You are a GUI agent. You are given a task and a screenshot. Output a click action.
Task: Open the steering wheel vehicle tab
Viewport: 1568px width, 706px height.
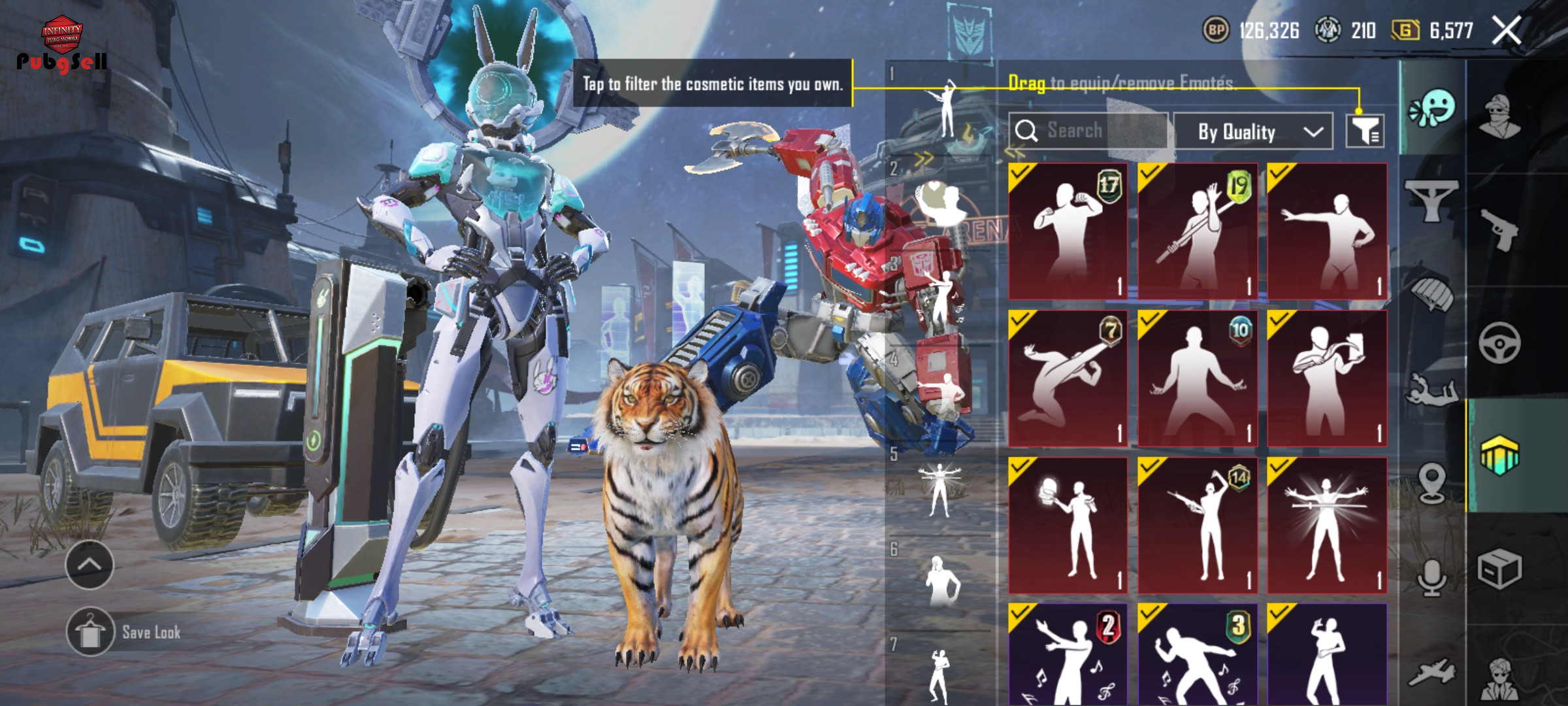(x=1499, y=343)
